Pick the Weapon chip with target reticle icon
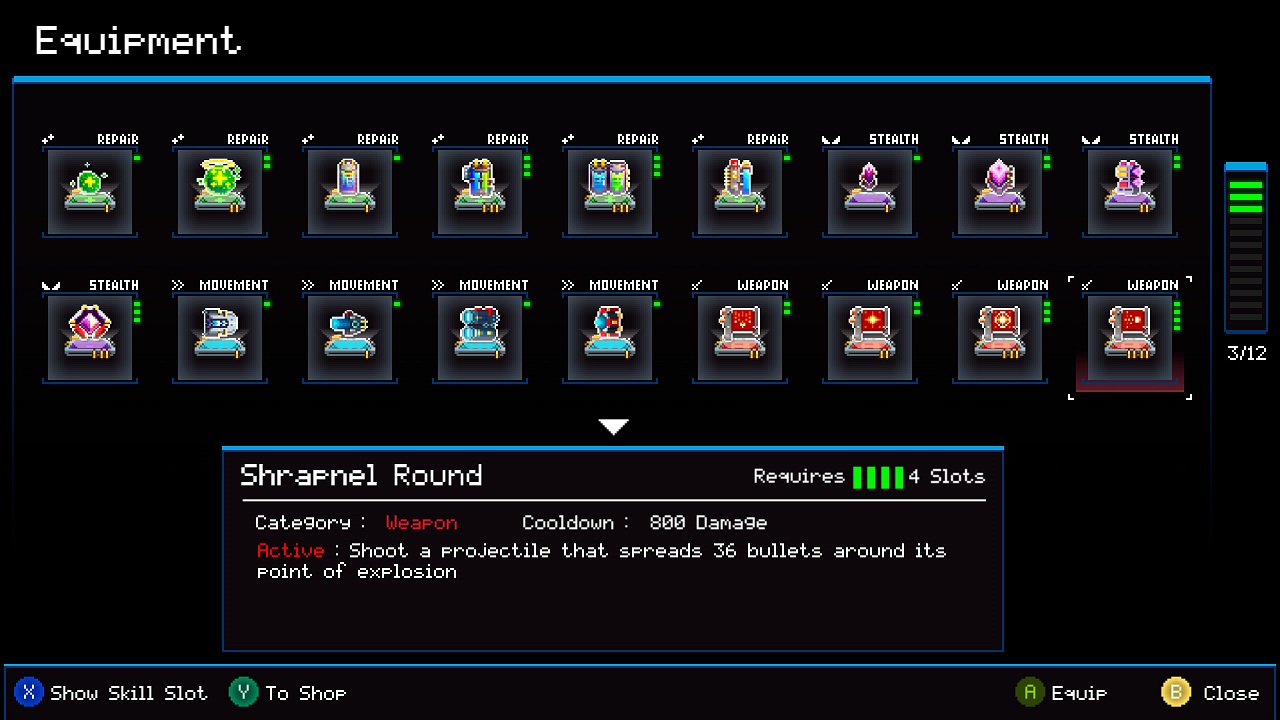Viewport: 1280px width, 720px height. (1000, 336)
